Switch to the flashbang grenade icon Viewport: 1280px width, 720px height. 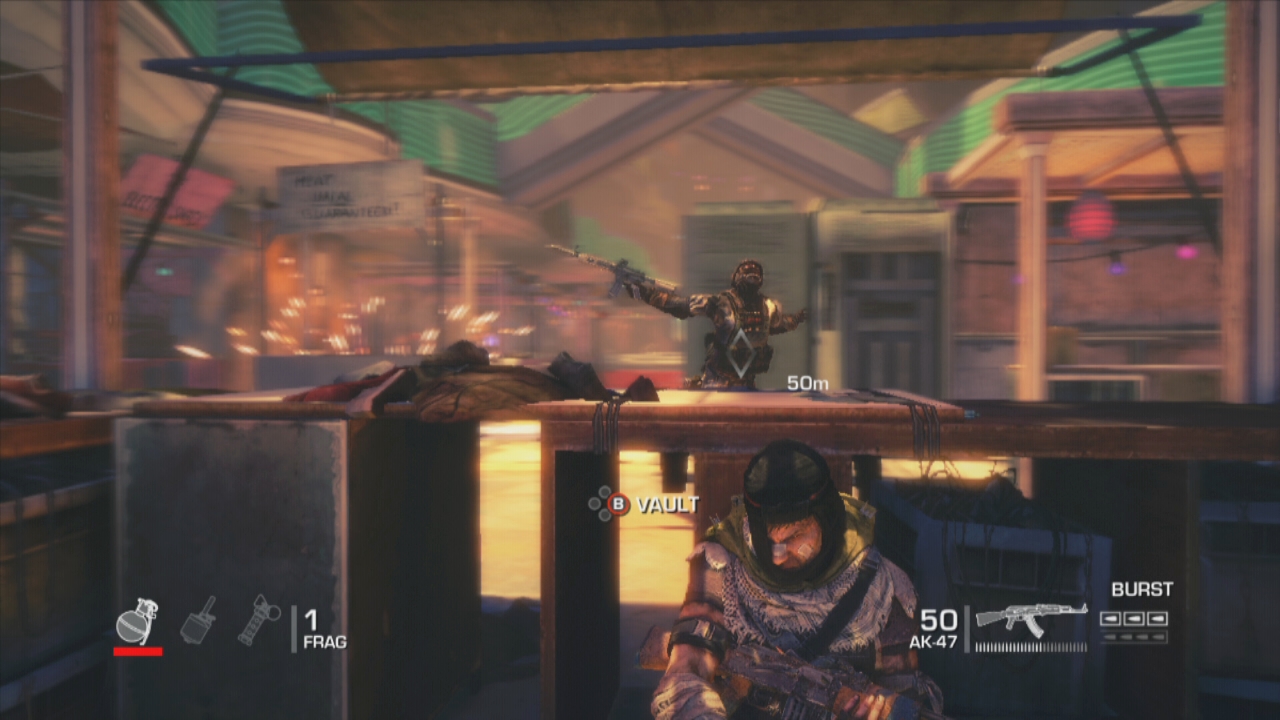coord(259,620)
